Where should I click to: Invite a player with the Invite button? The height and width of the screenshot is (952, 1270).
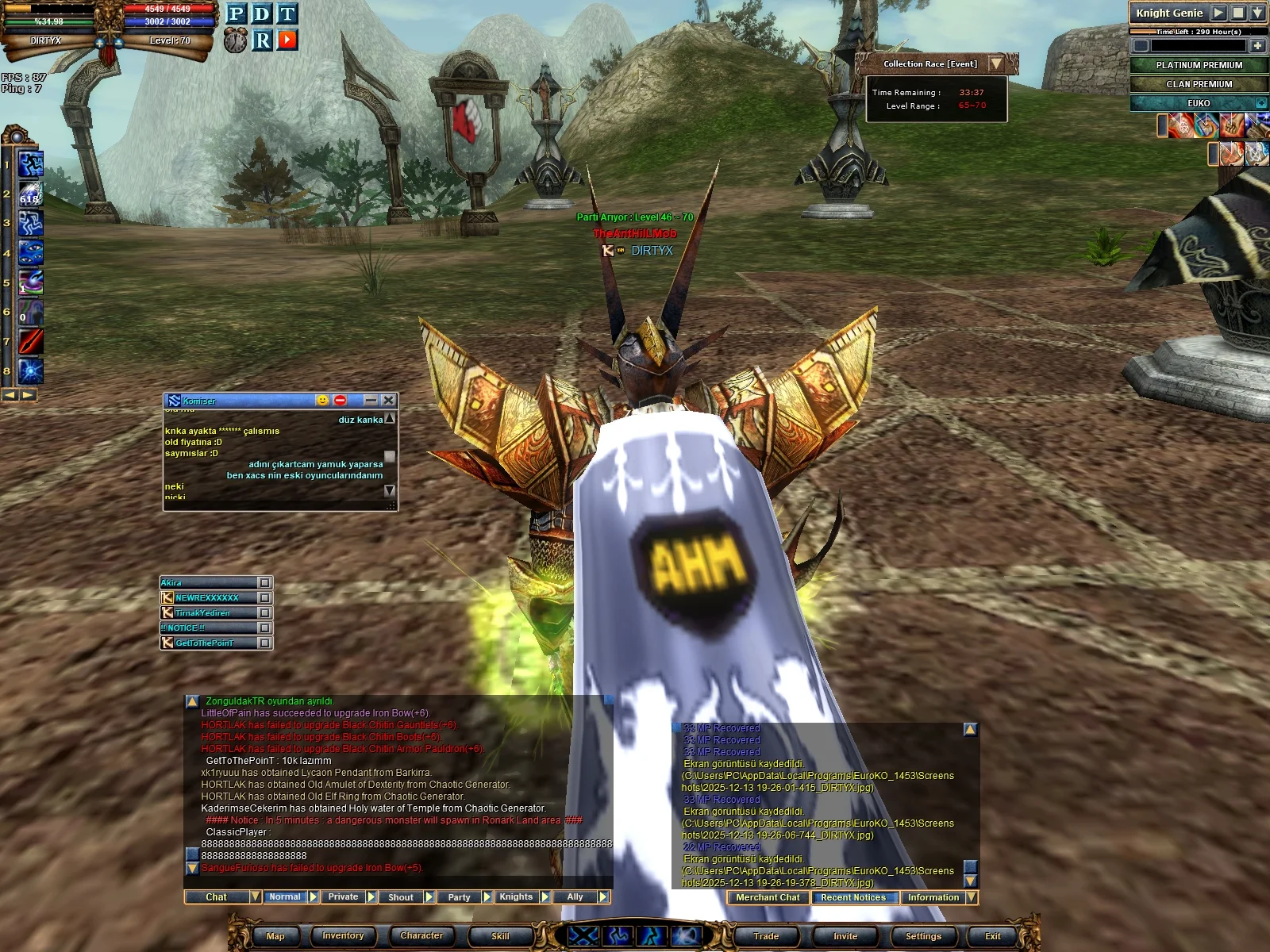[x=845, y=936]
